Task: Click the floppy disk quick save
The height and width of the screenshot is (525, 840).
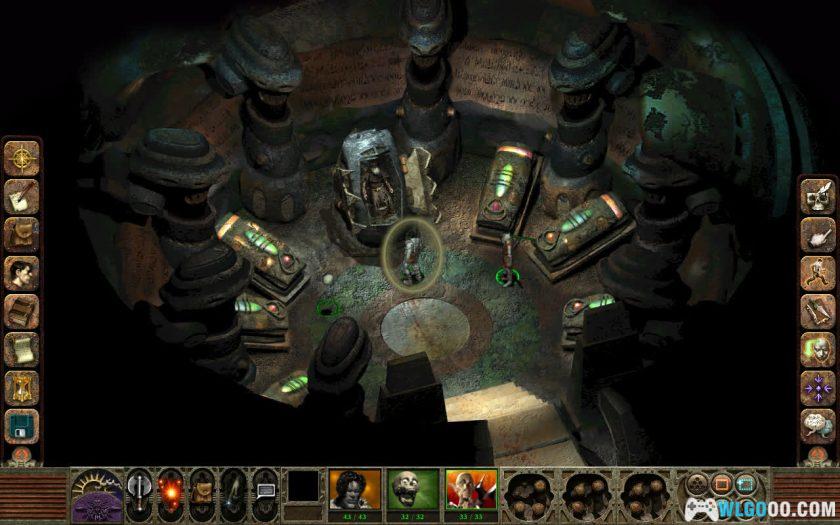Action: pos(21,422)
